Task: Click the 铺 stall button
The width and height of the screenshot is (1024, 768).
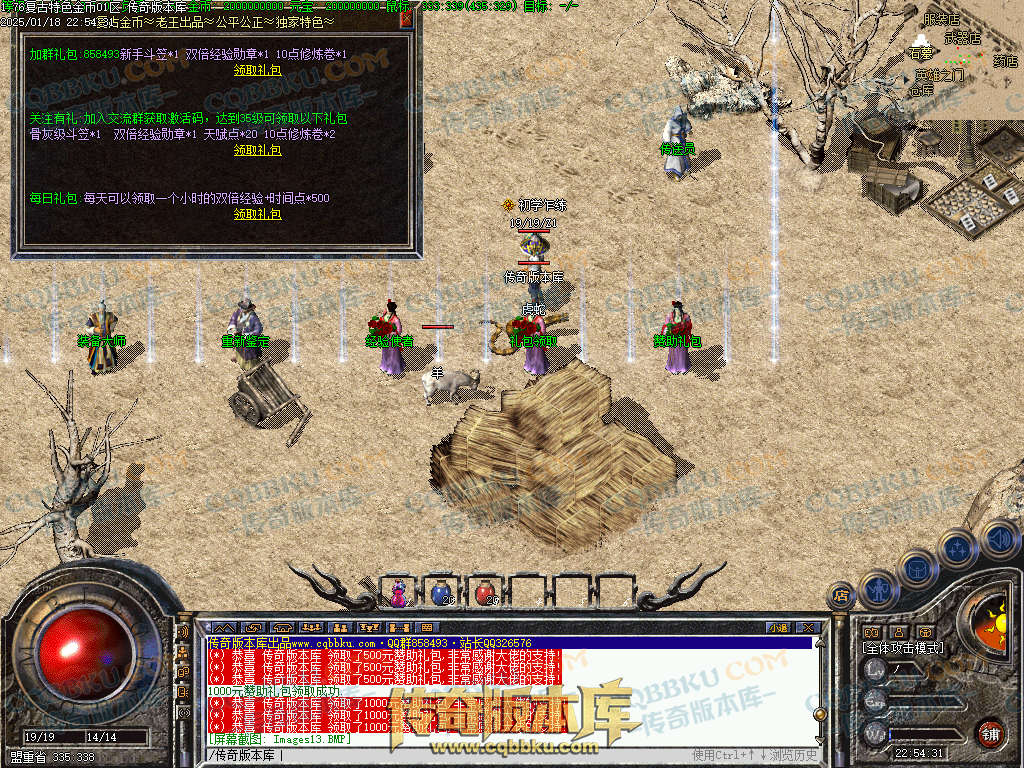Action: tap(990, 733)
